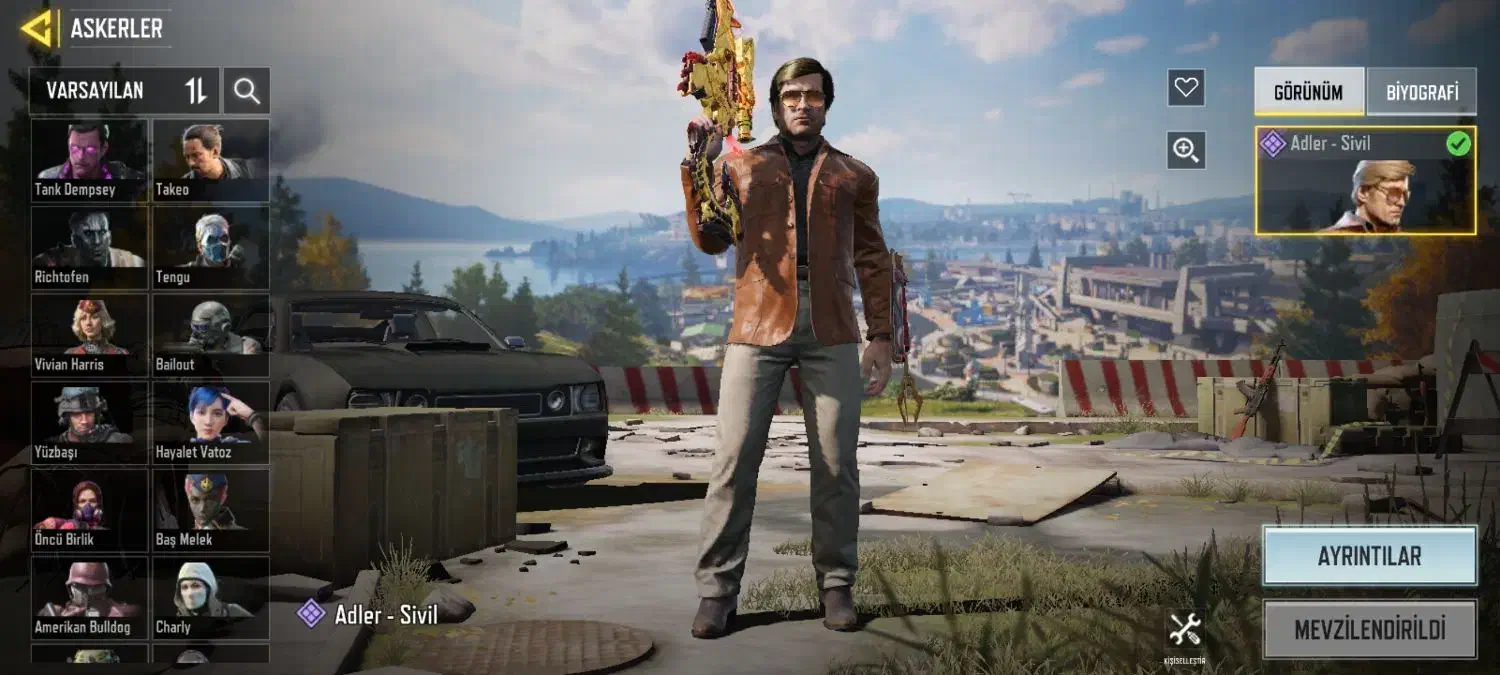
Task: Choose the Baş Melek soldier
Action: (211, 510)
